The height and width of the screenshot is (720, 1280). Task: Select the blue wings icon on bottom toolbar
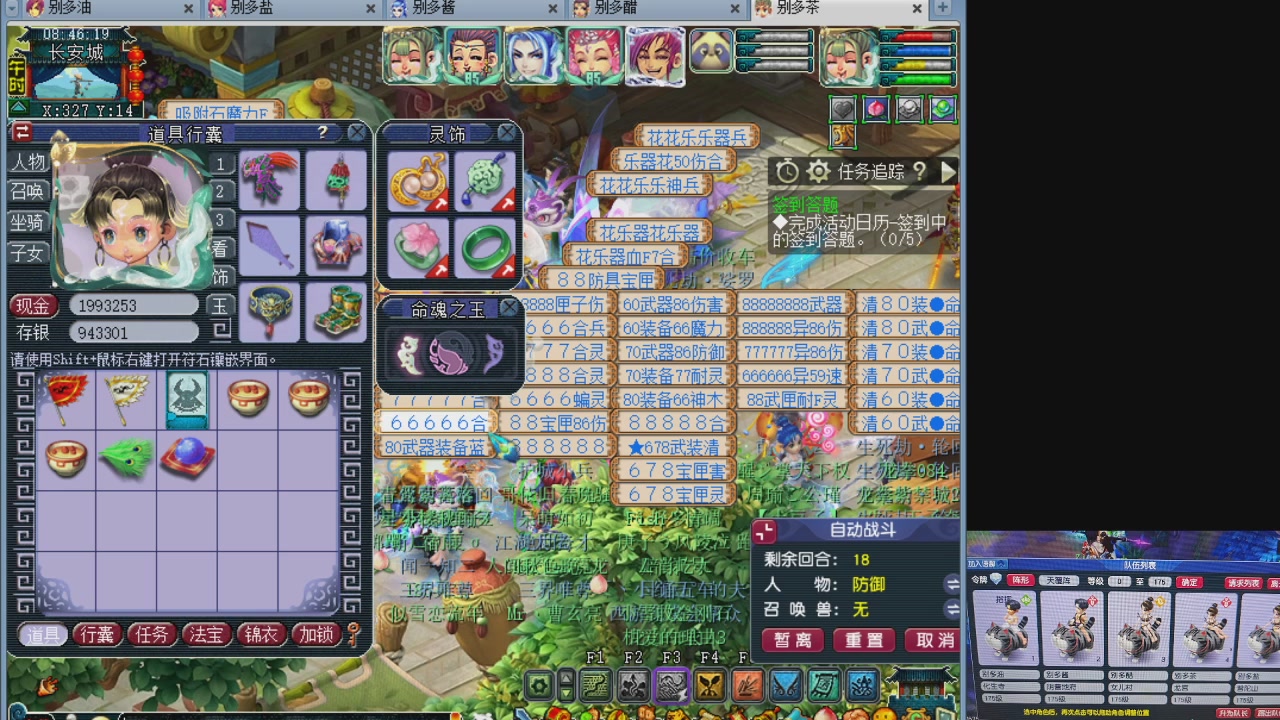point(786,684)
